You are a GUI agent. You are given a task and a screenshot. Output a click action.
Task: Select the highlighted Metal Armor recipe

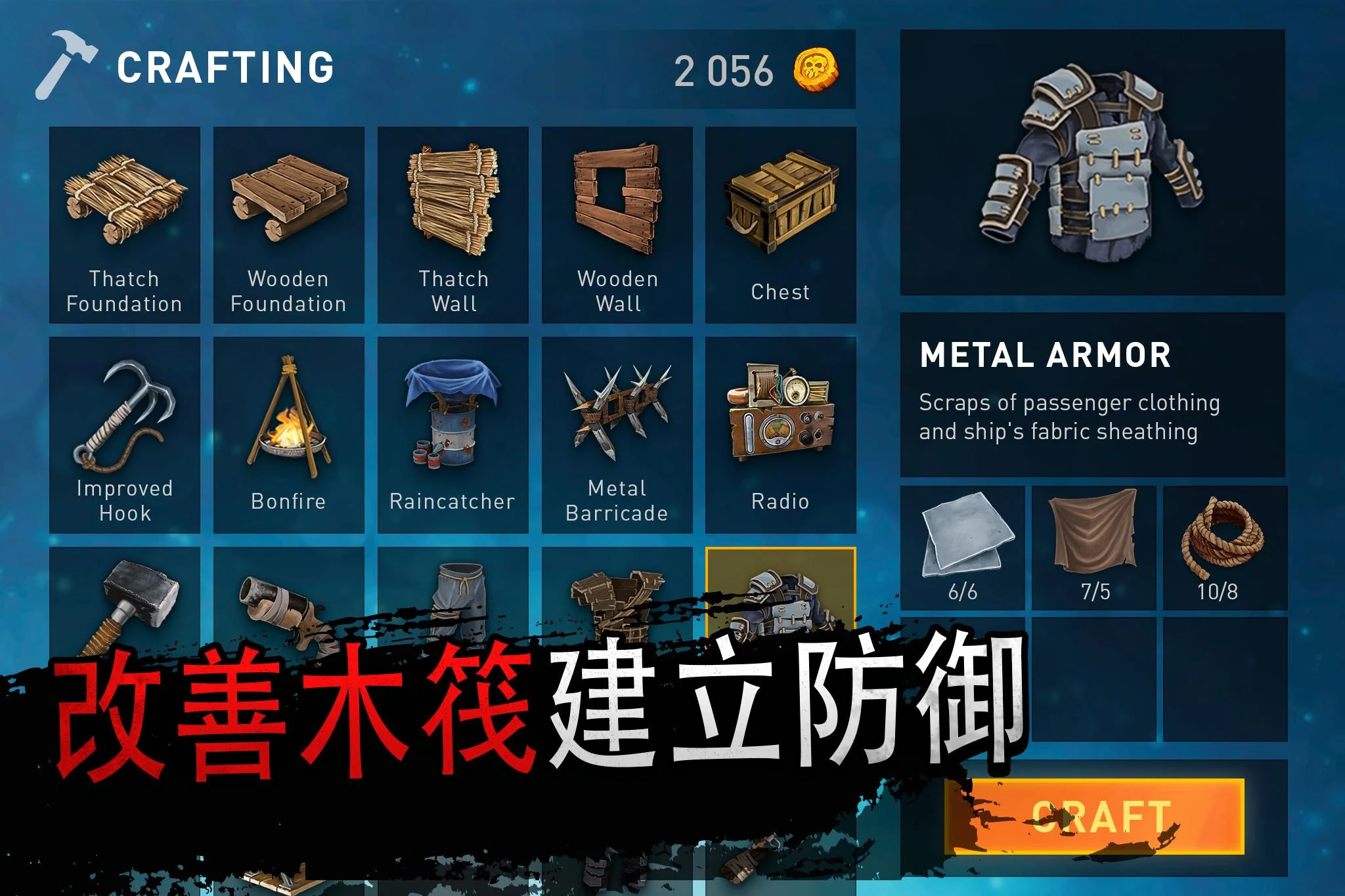(x=782, y=610)
